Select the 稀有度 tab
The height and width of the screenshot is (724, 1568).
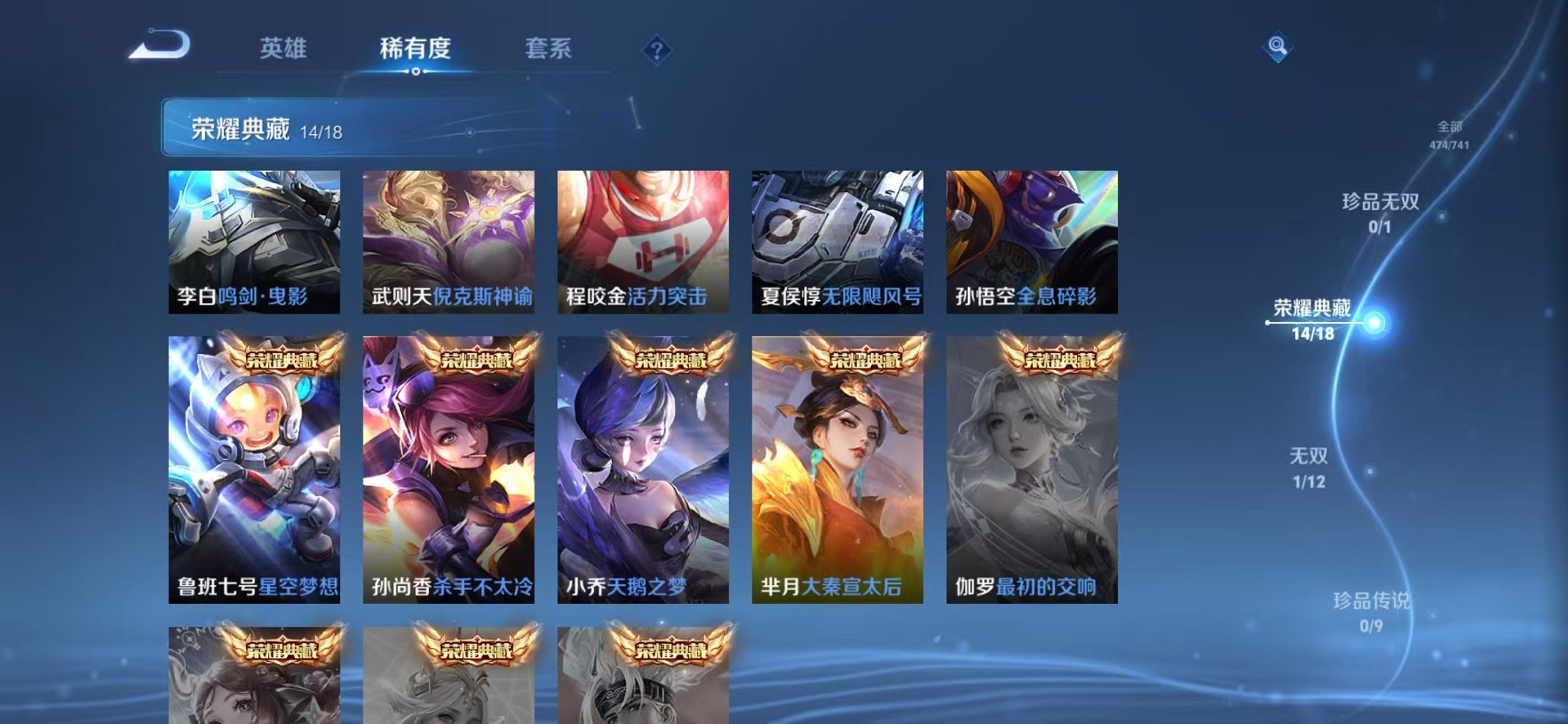(x=416, y=49)
